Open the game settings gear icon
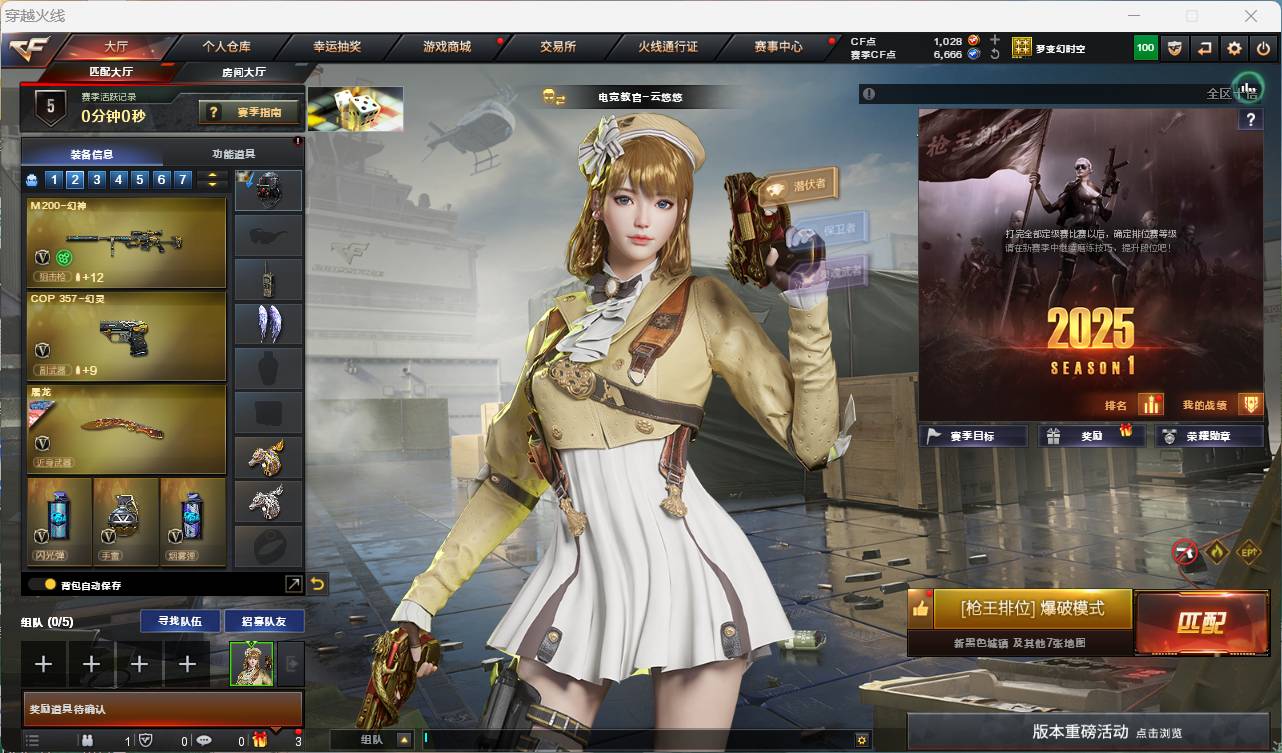Screen dimensions: 1282x753 (x=1233, y=47)
